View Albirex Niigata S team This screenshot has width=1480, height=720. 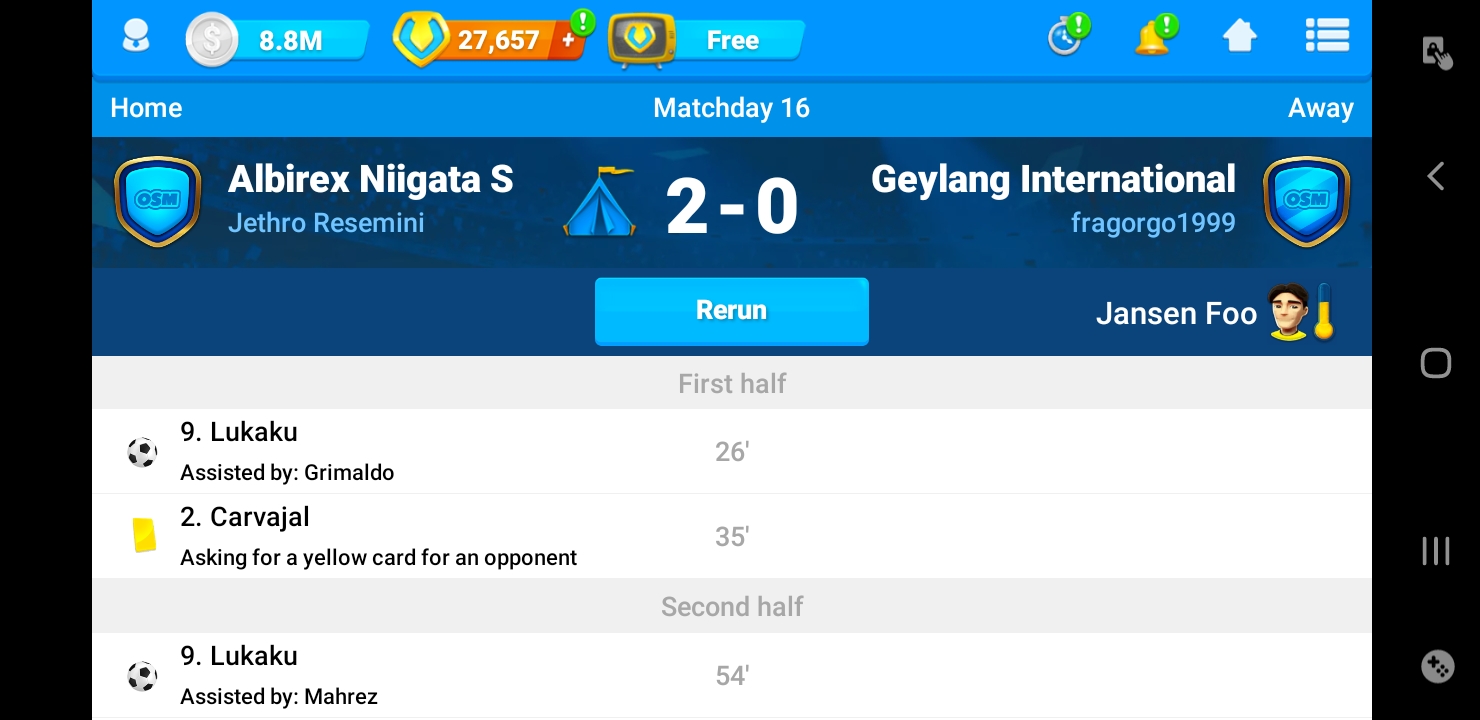tap(370, 180)
